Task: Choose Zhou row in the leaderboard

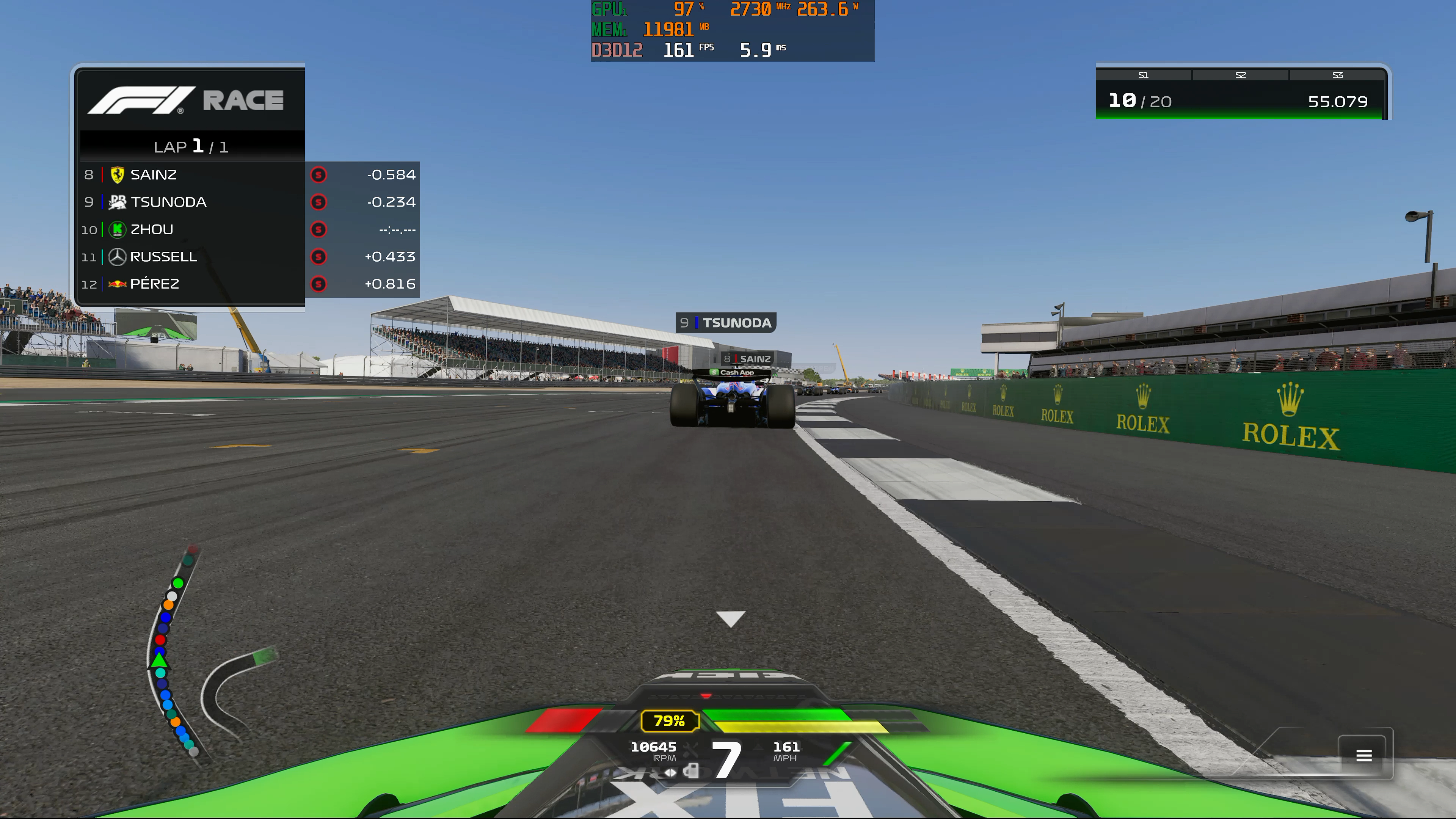Action: (249, 229)
